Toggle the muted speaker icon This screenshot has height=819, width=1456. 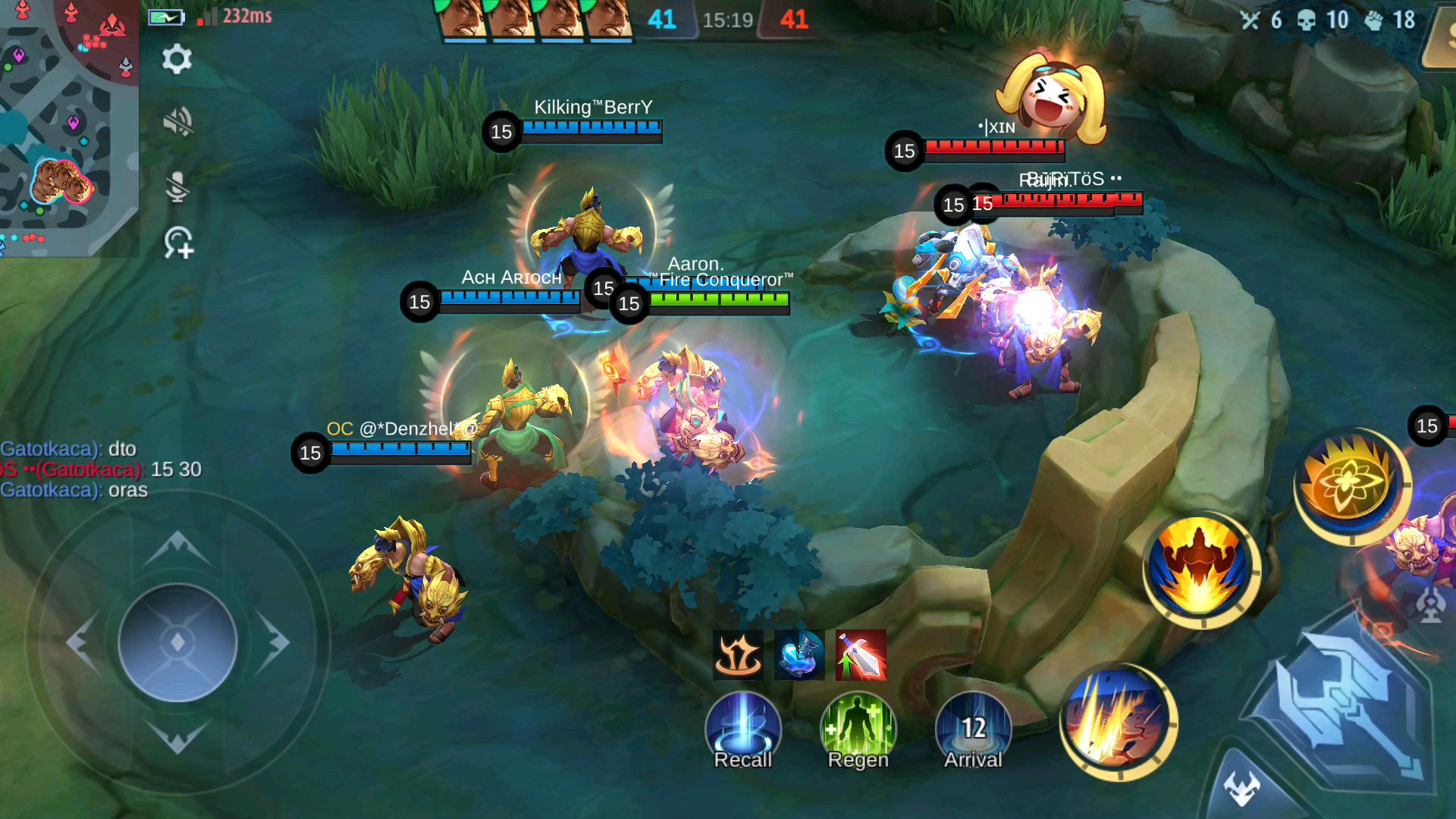click(177, 121)
